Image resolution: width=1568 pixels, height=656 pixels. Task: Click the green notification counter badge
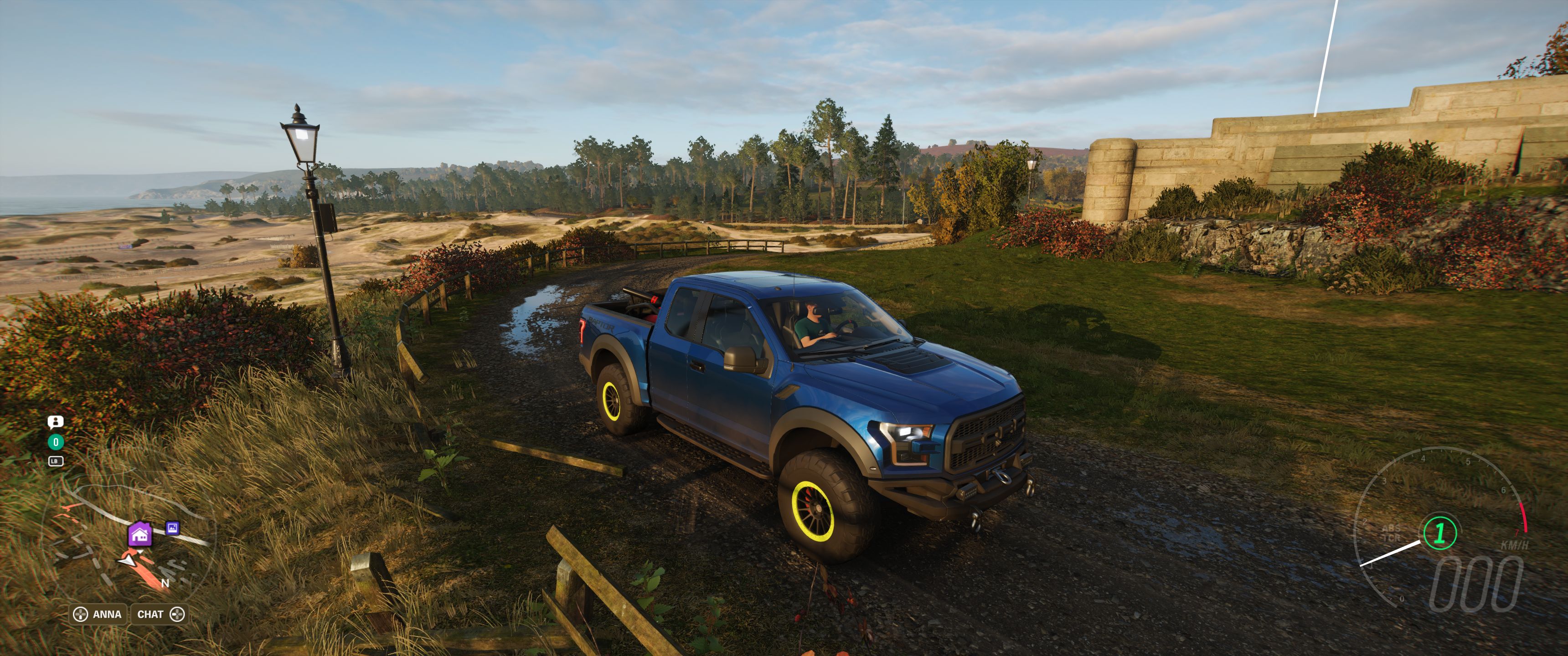click(56, 442)
